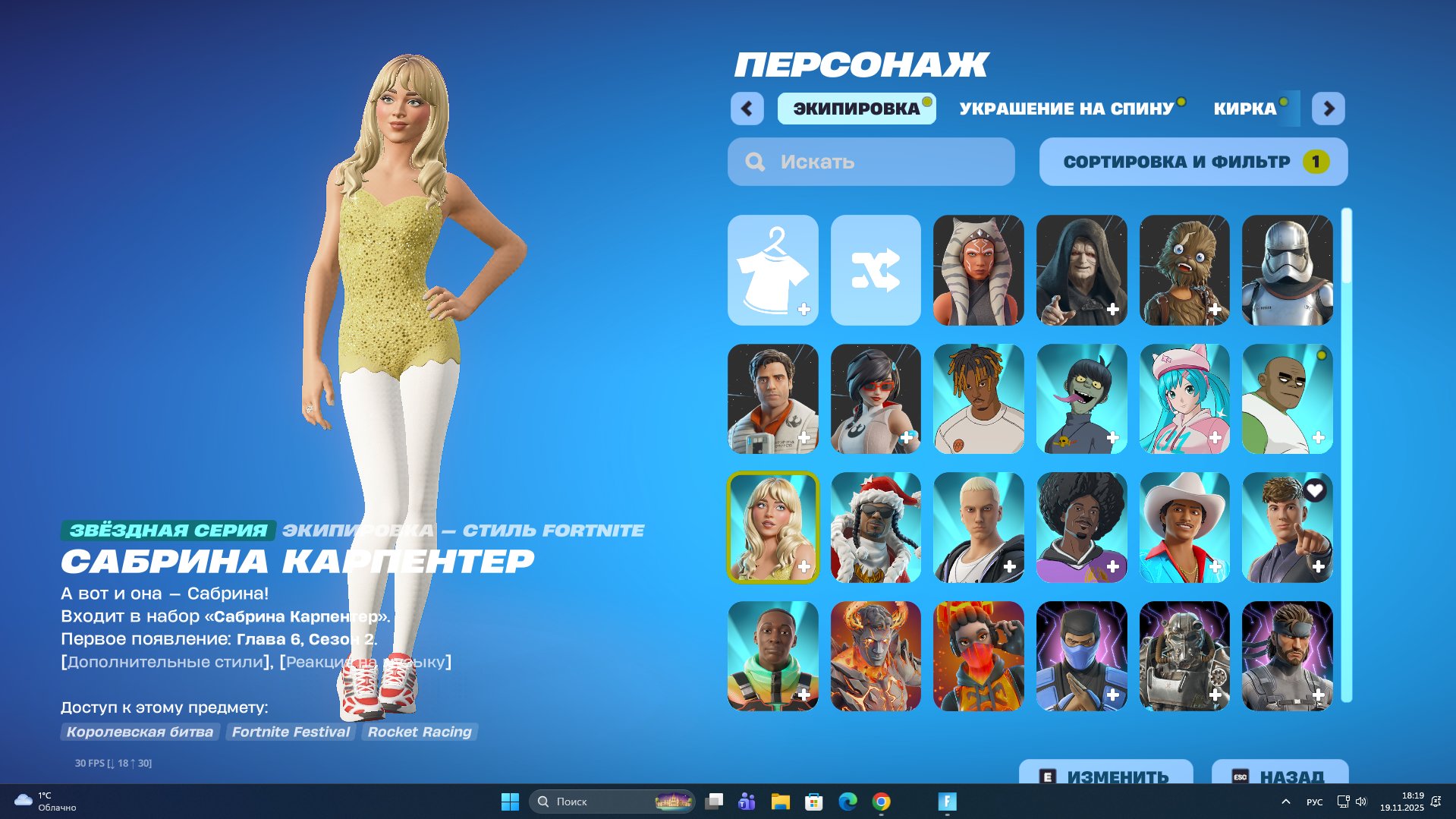The width and height of the screenshot is (1456, 819).
Task: Click the empty outfit slot icon
Action: pos(772,269)
